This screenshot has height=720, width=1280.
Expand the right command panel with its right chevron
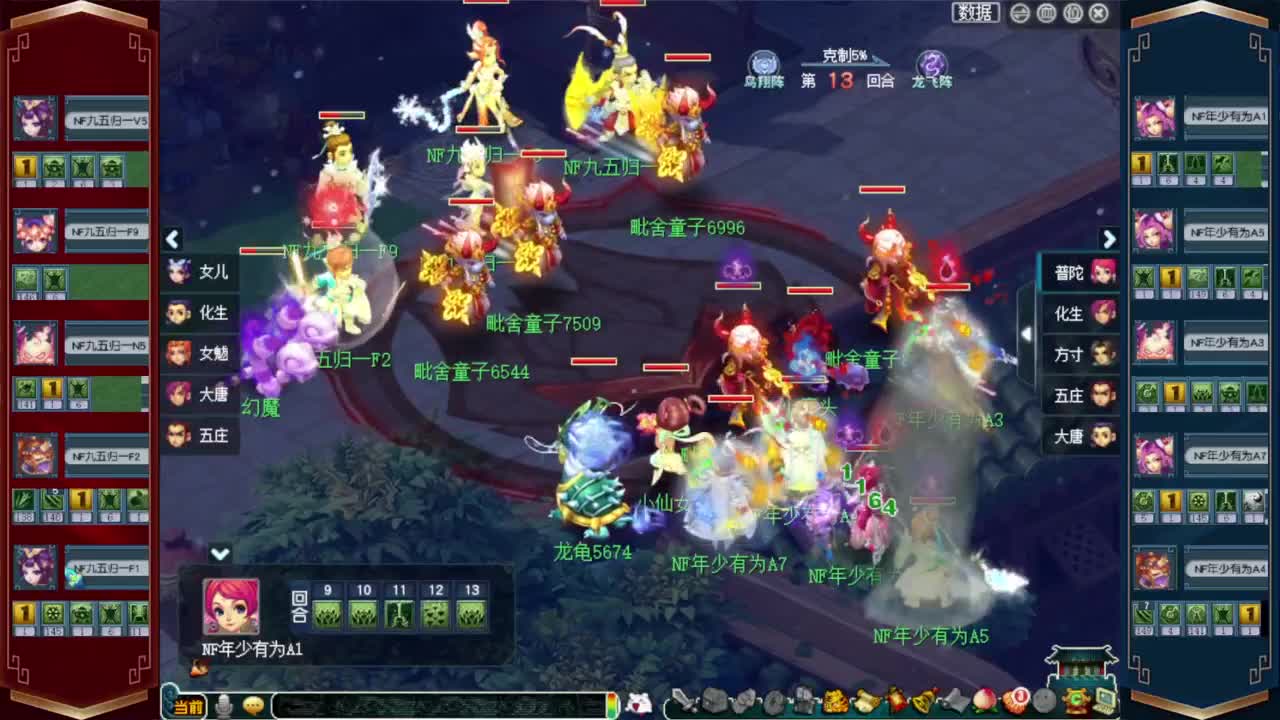pyautogui.click(x=1110, y=240)
